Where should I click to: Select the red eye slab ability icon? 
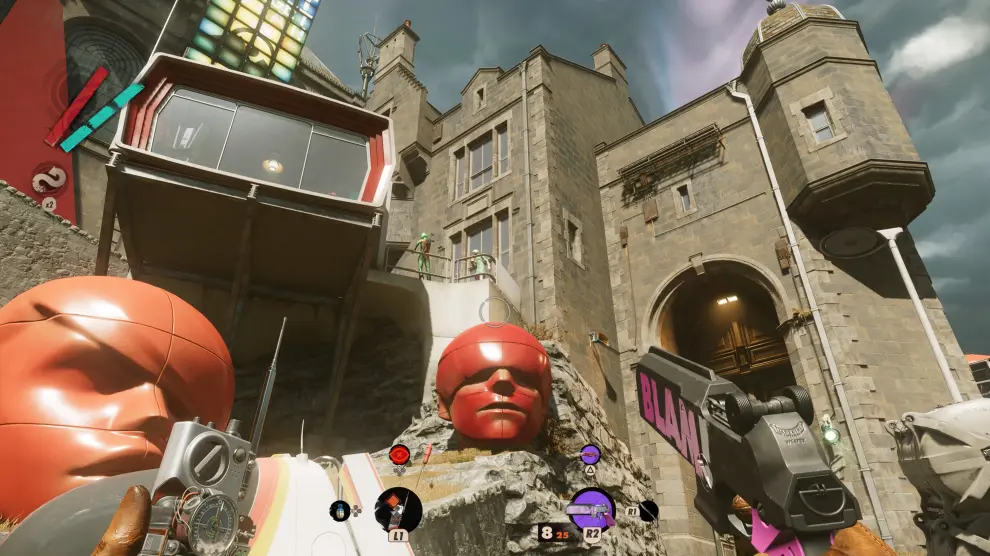click(399, 454)
